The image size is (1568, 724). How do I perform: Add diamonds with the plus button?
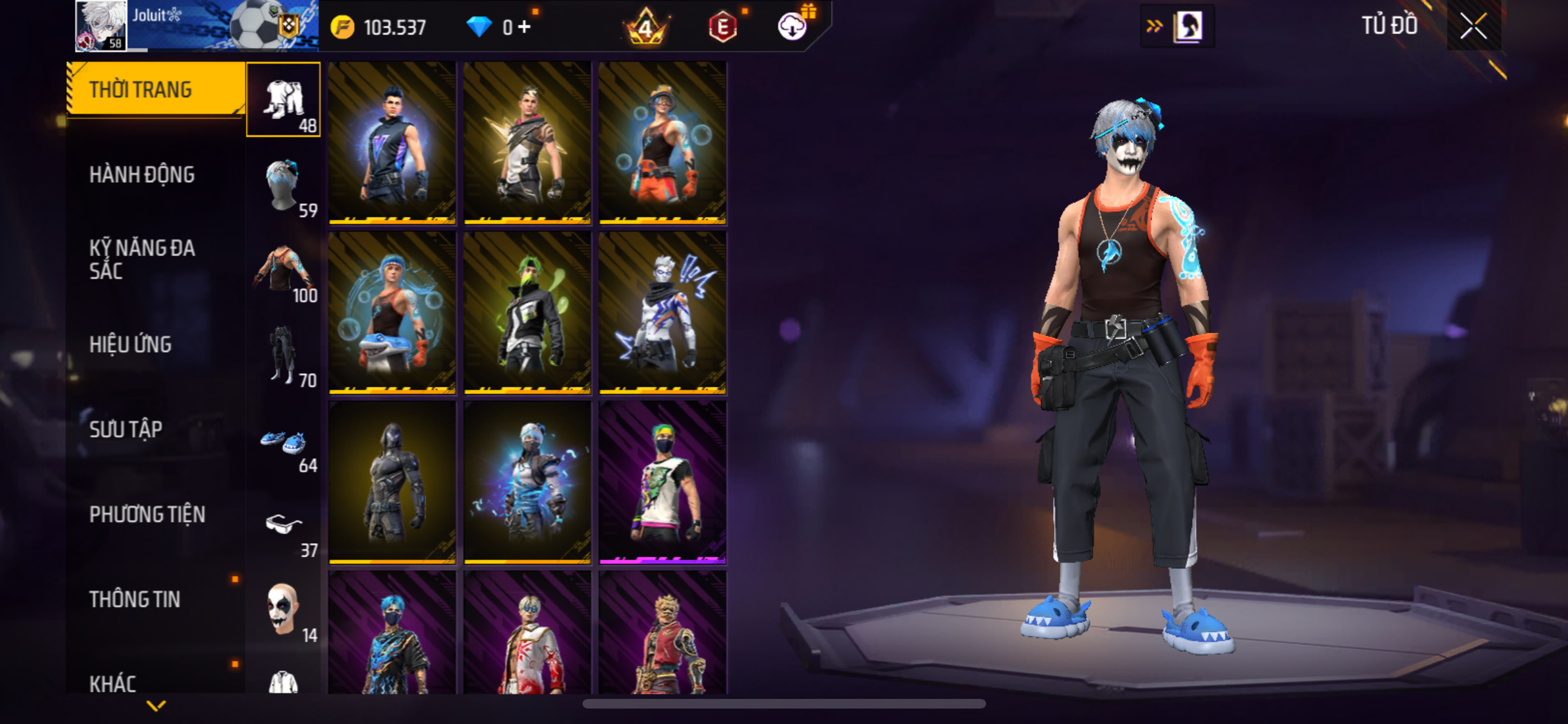click(x=525, y=27)
